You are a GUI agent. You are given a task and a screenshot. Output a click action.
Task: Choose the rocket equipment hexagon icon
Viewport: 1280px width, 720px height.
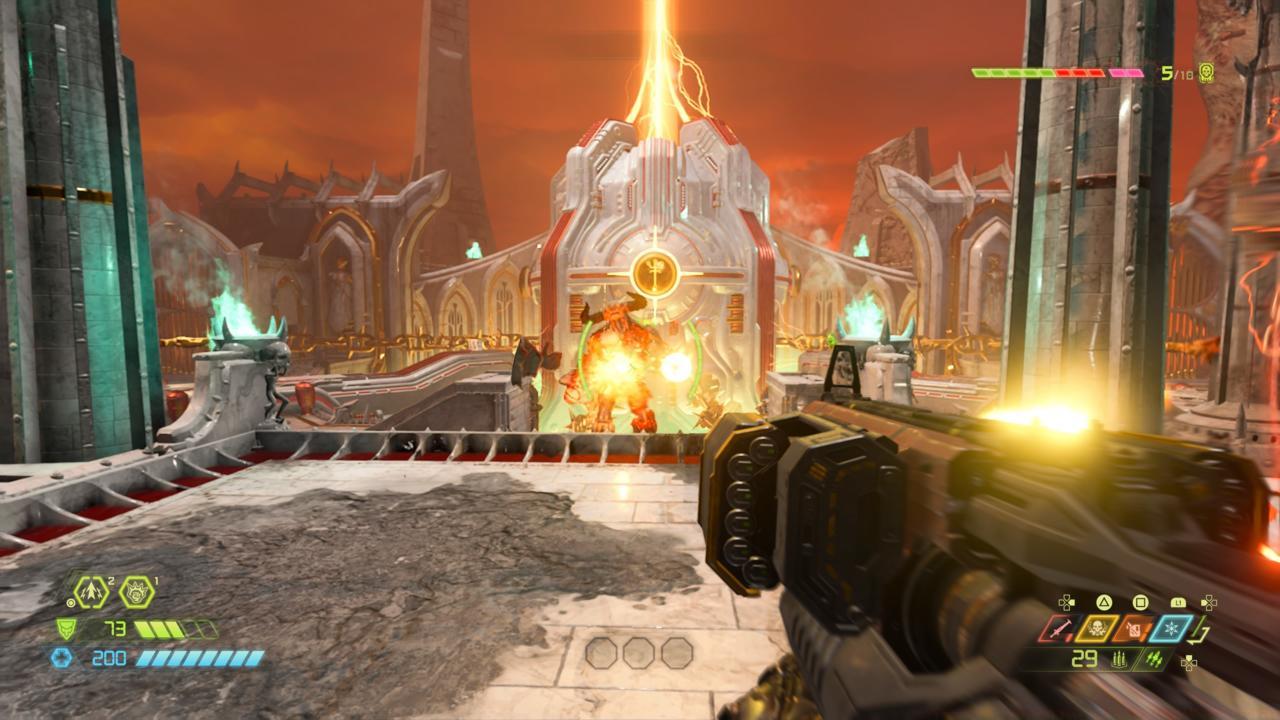pos(91,592)
